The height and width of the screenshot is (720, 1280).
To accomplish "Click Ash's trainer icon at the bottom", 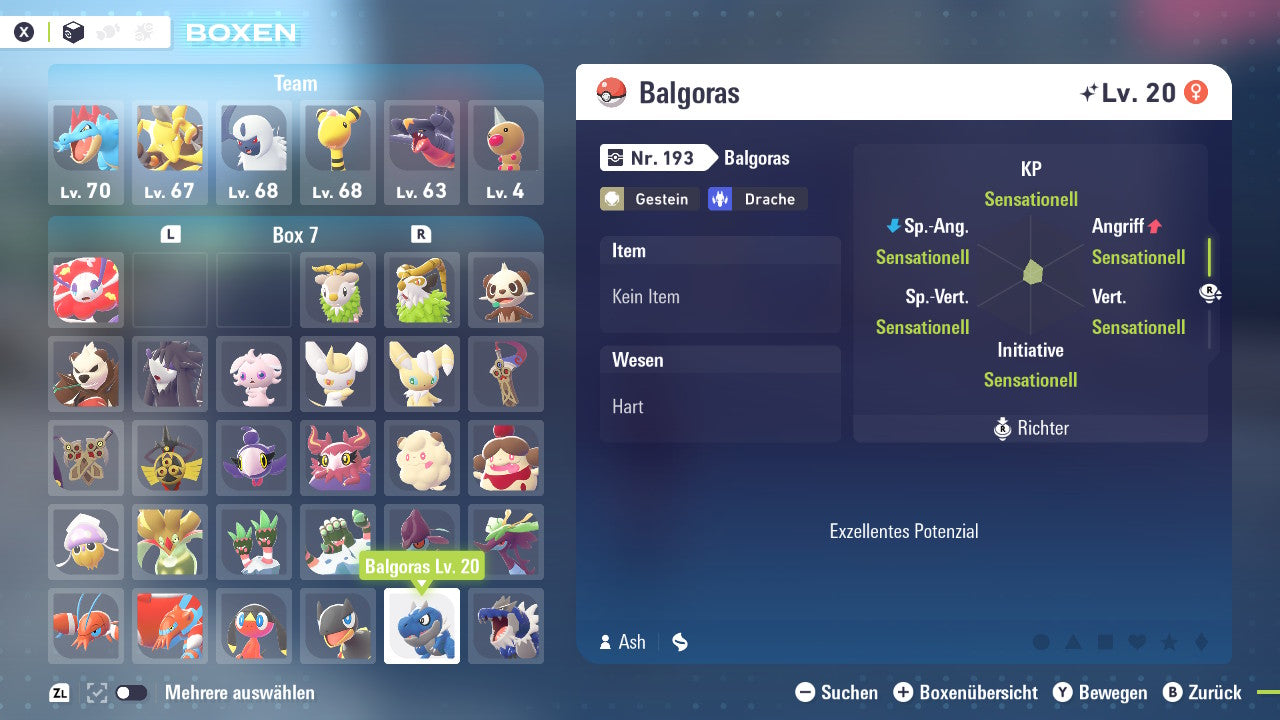I will (x=606, y=643).
